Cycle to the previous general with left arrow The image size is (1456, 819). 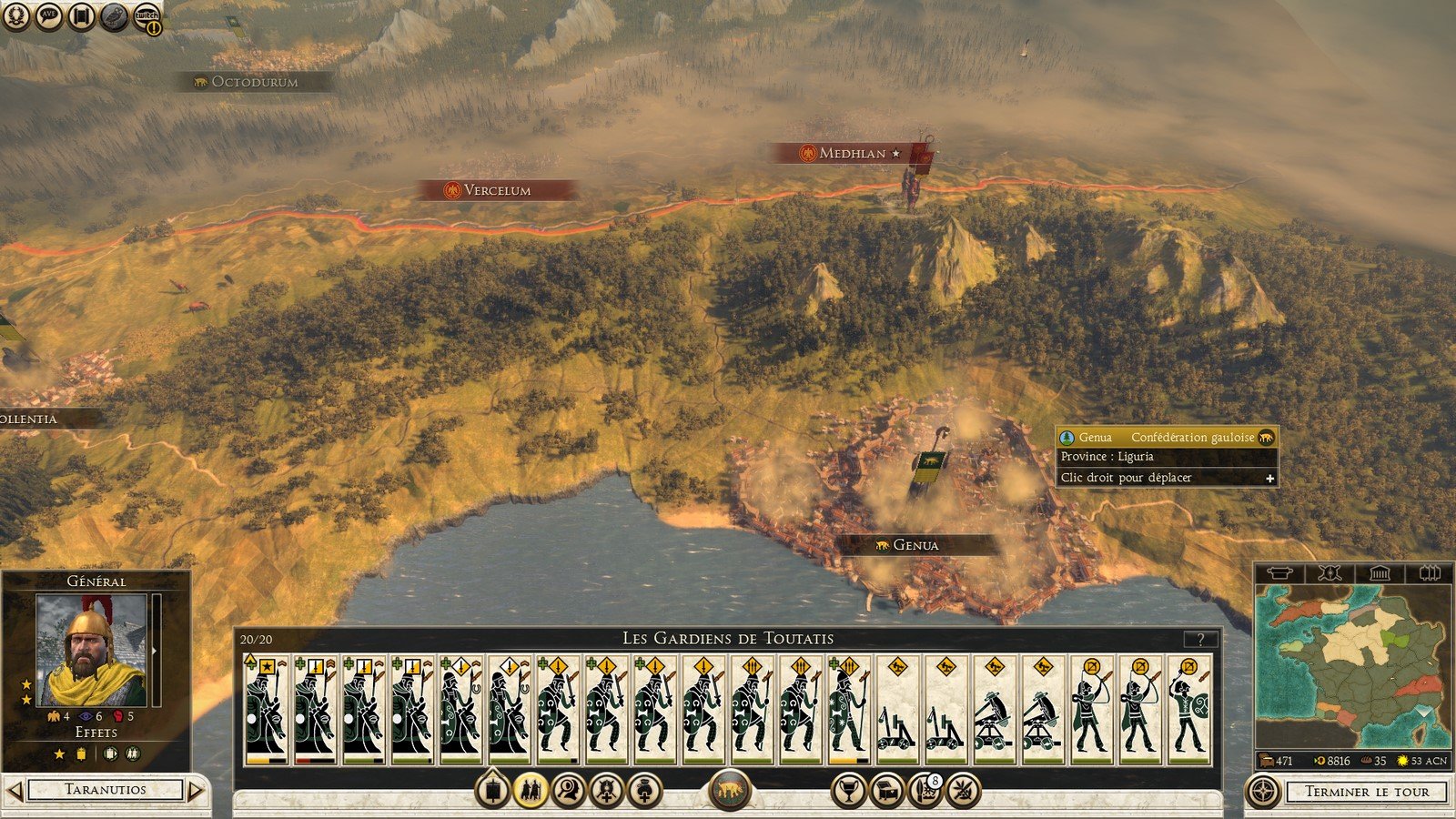[x=15, y=790]
